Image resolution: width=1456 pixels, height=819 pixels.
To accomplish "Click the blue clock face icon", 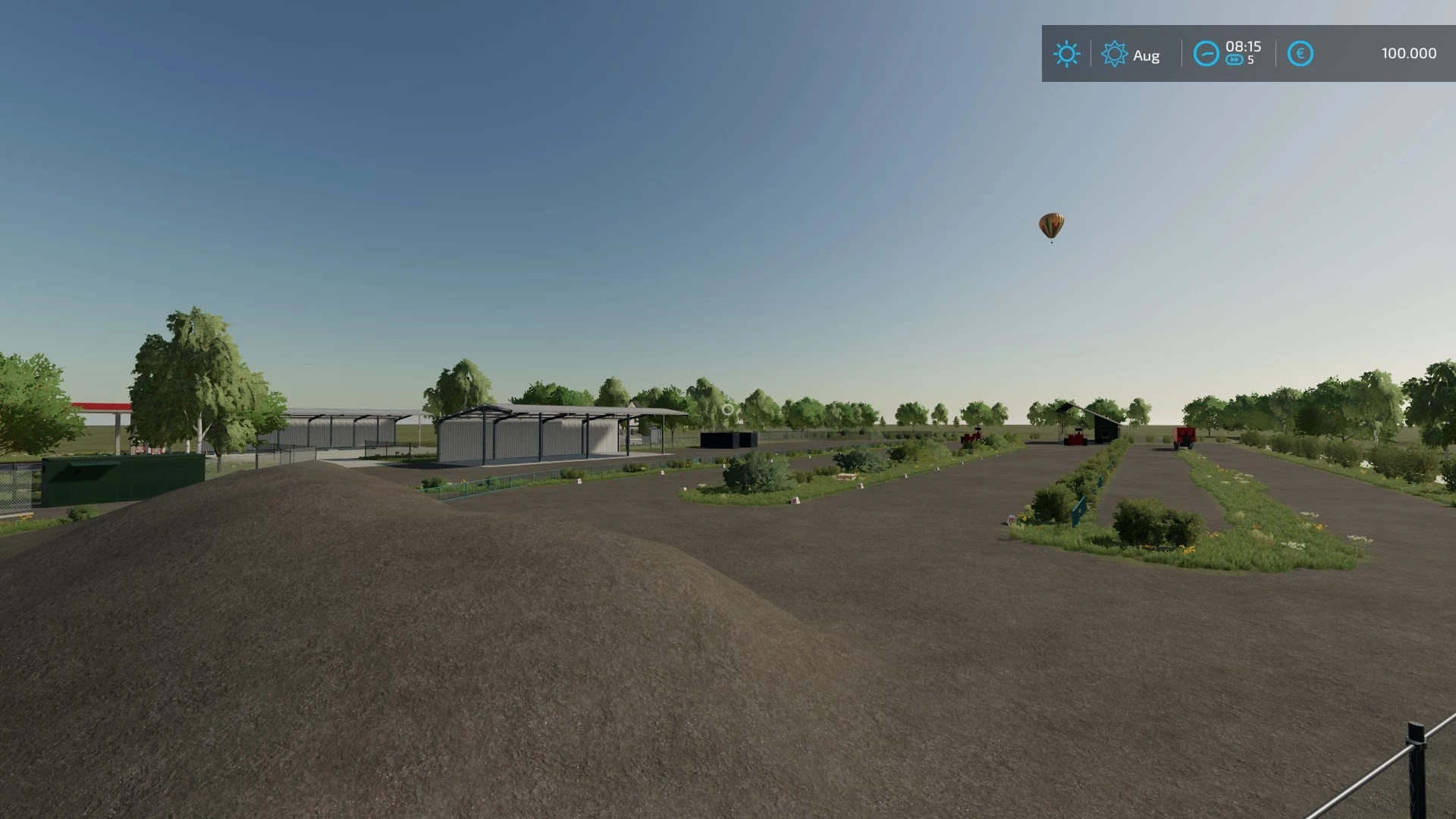I will (x=1207, y=54).
